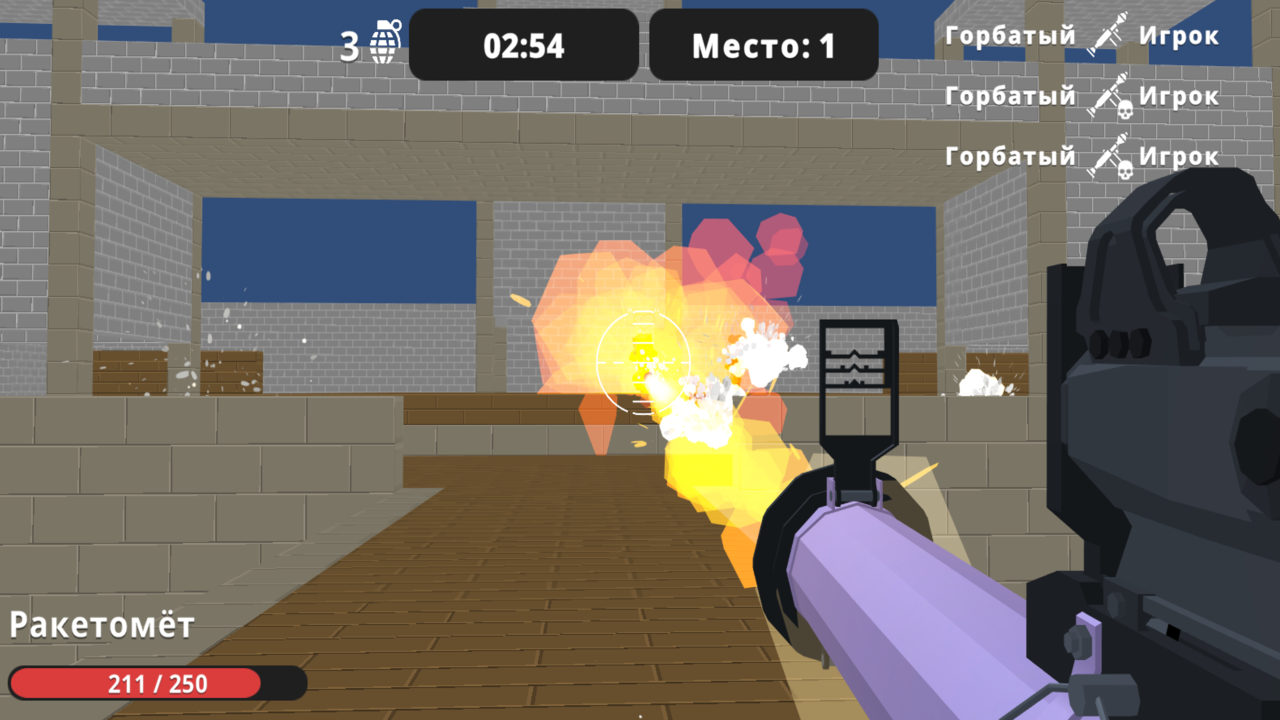This screenshot has width=1280, height=720.
Task: Click the skull icon beside the bottom Игрок name
Action: click(1125, 168)
